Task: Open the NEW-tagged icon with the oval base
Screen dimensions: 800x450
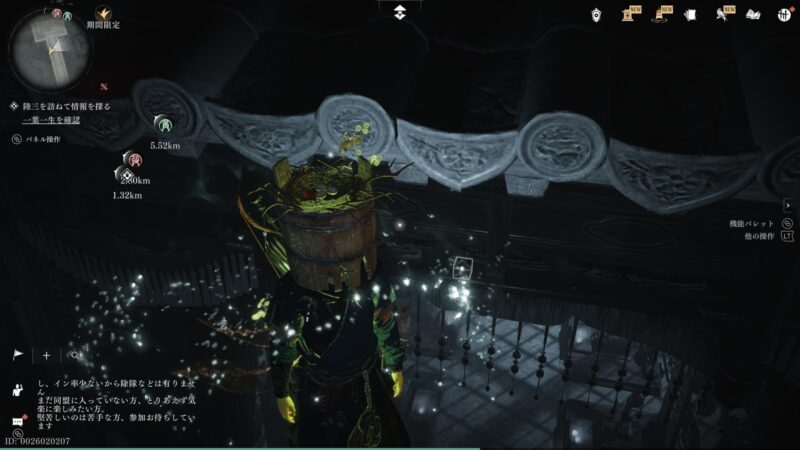Action: (x=661, y=14)
